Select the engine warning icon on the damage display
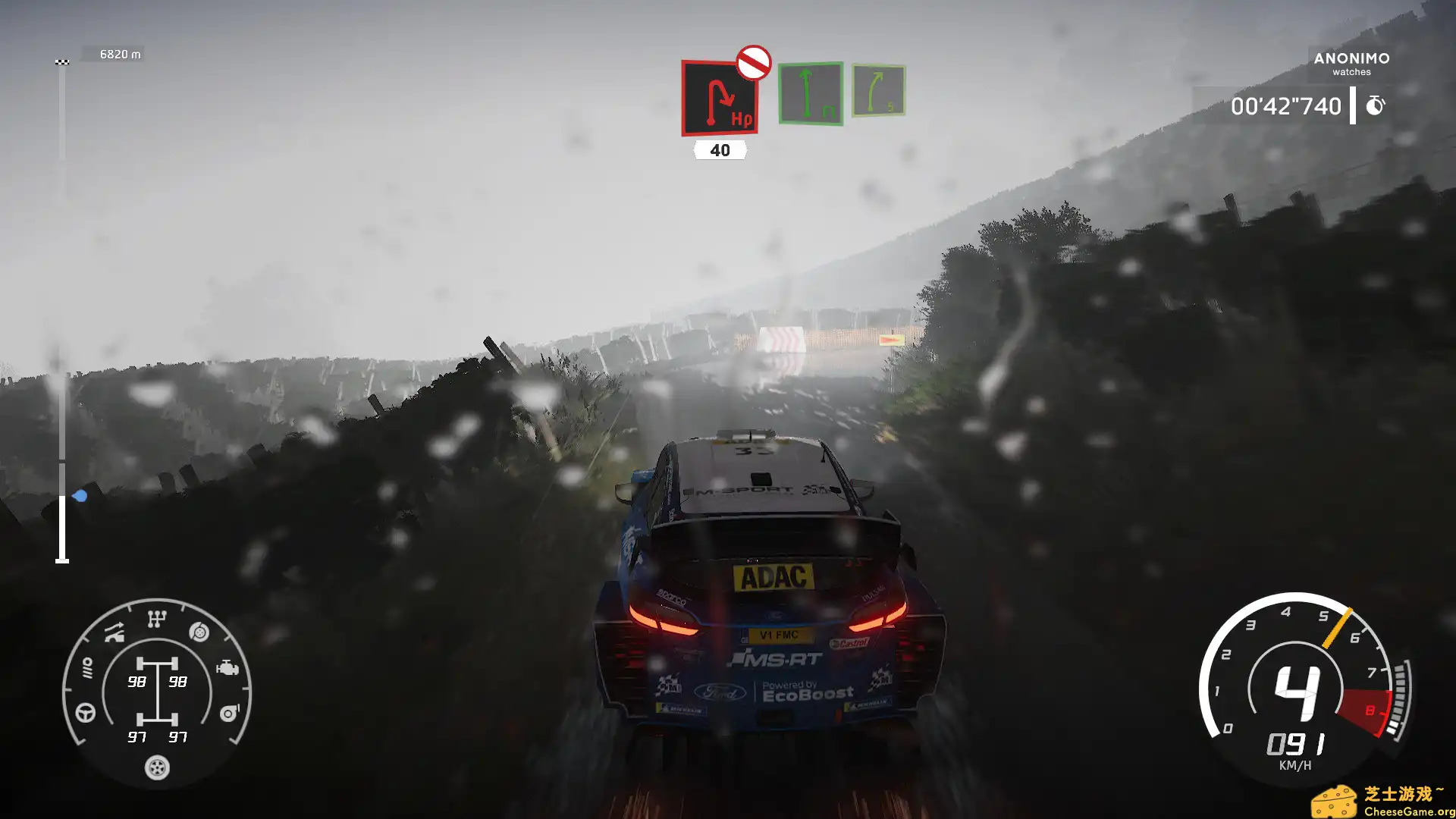 [229, 667]
